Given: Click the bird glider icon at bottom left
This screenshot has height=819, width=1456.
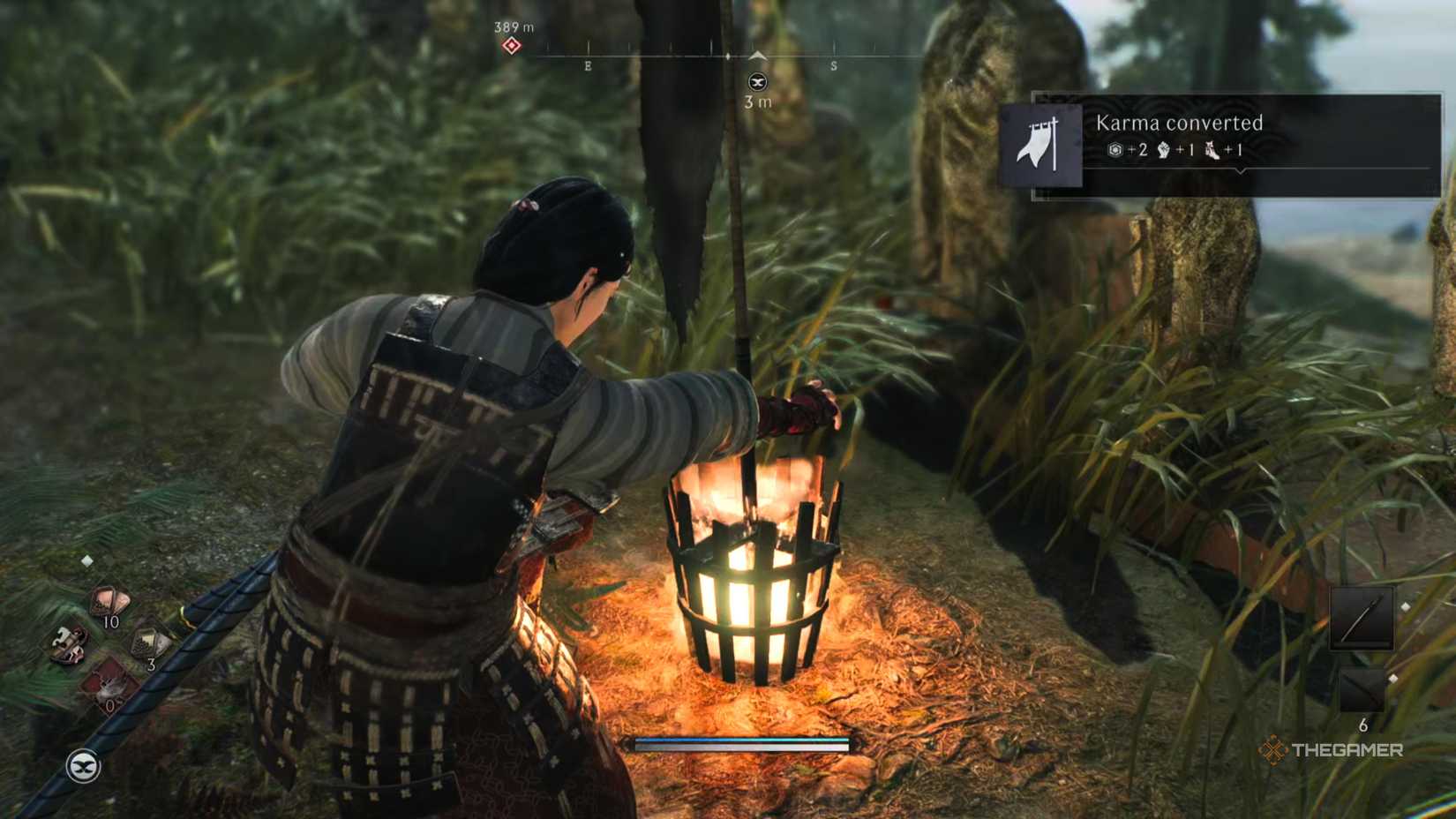Looking at the screenshot, I should 82,765.
